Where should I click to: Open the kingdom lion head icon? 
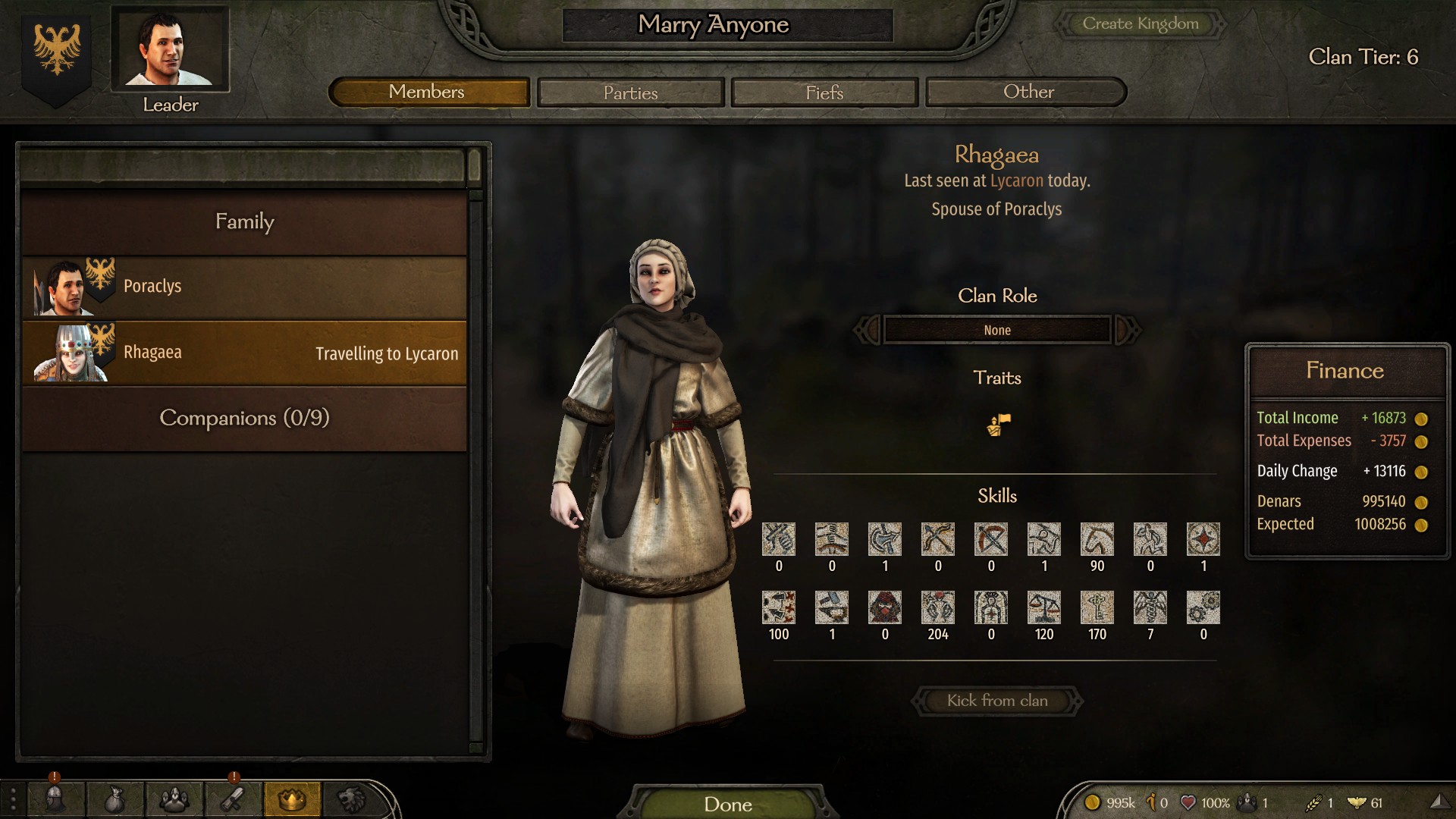[351, 799]
